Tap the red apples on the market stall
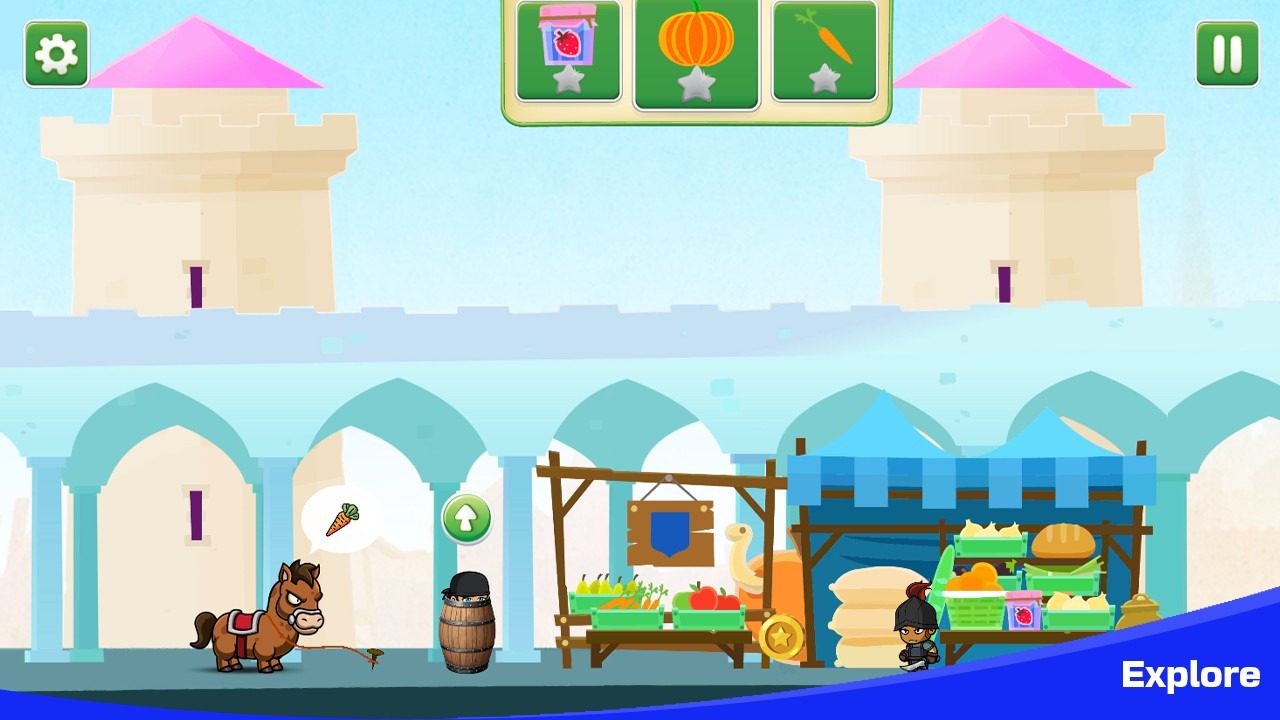This screenshot has height=720, width=1280. (x=712, y=598)
